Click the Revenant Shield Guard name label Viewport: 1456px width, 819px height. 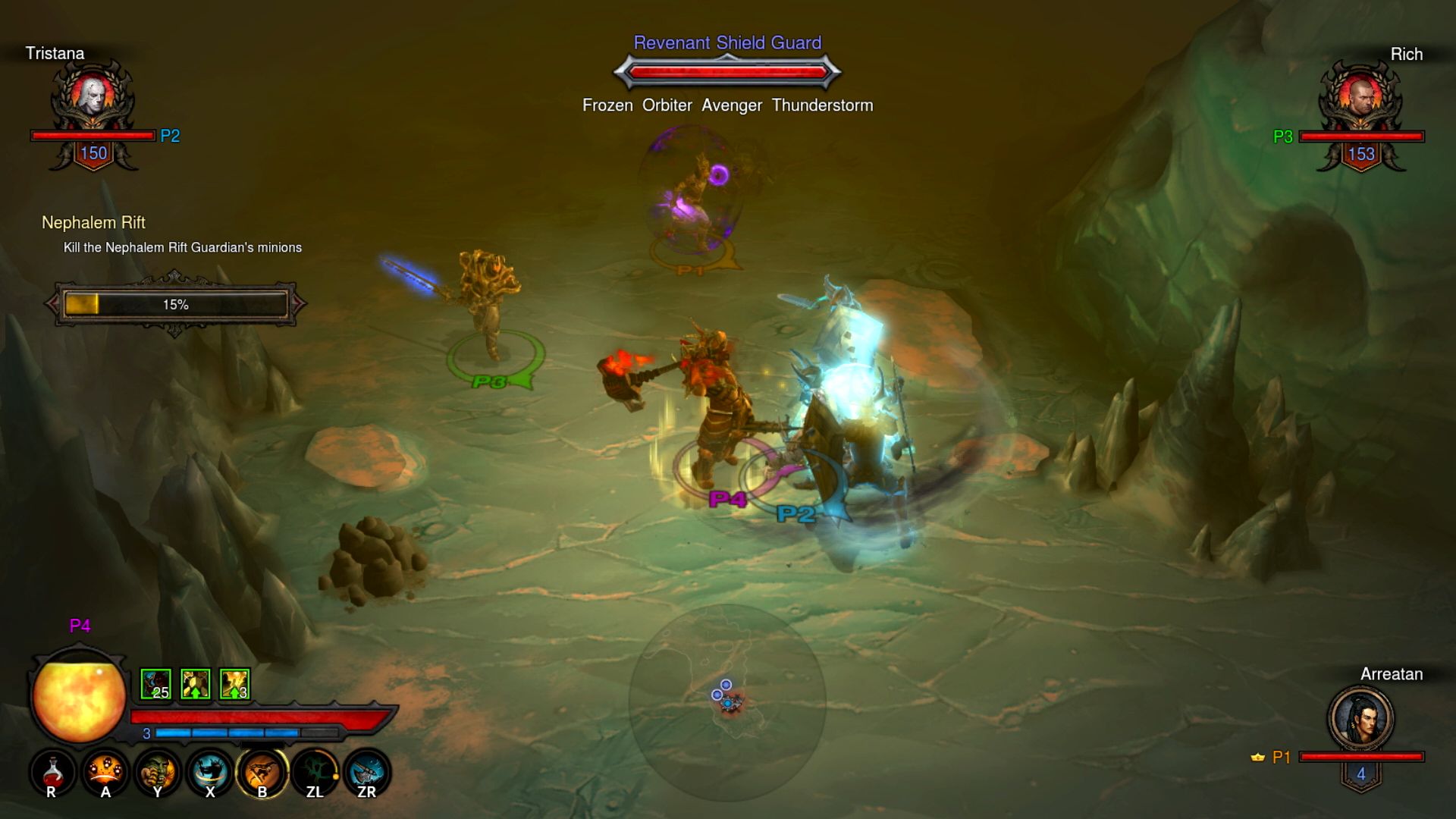(726, 43)
